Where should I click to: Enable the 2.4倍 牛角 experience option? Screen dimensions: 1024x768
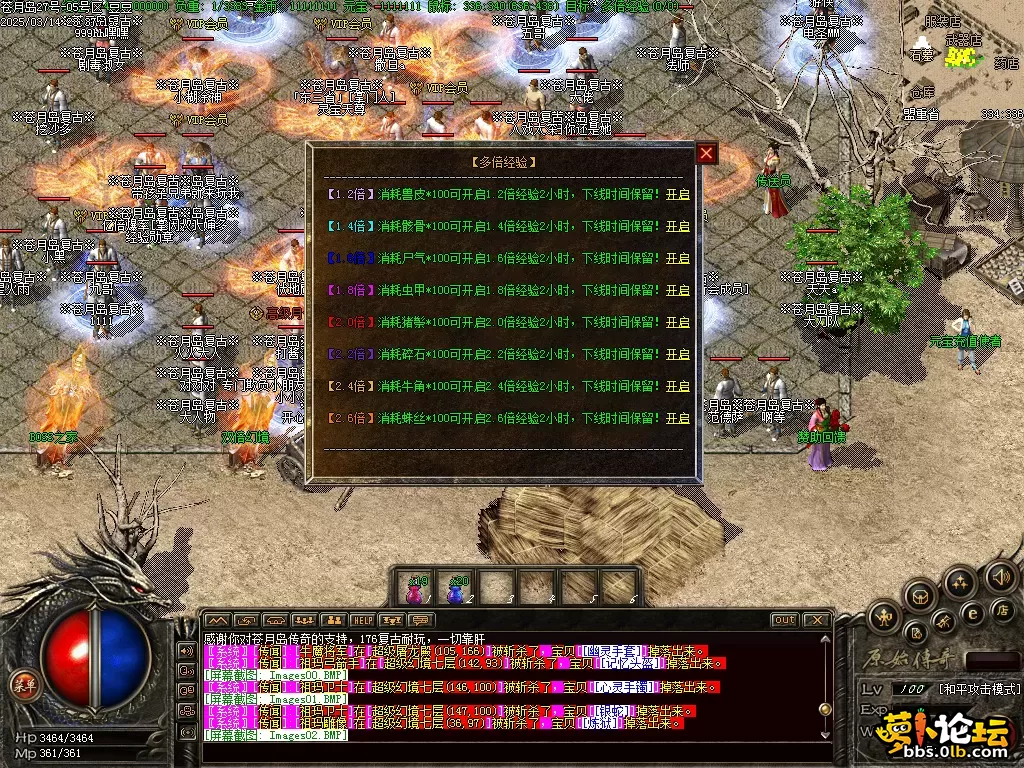[678, 387]
